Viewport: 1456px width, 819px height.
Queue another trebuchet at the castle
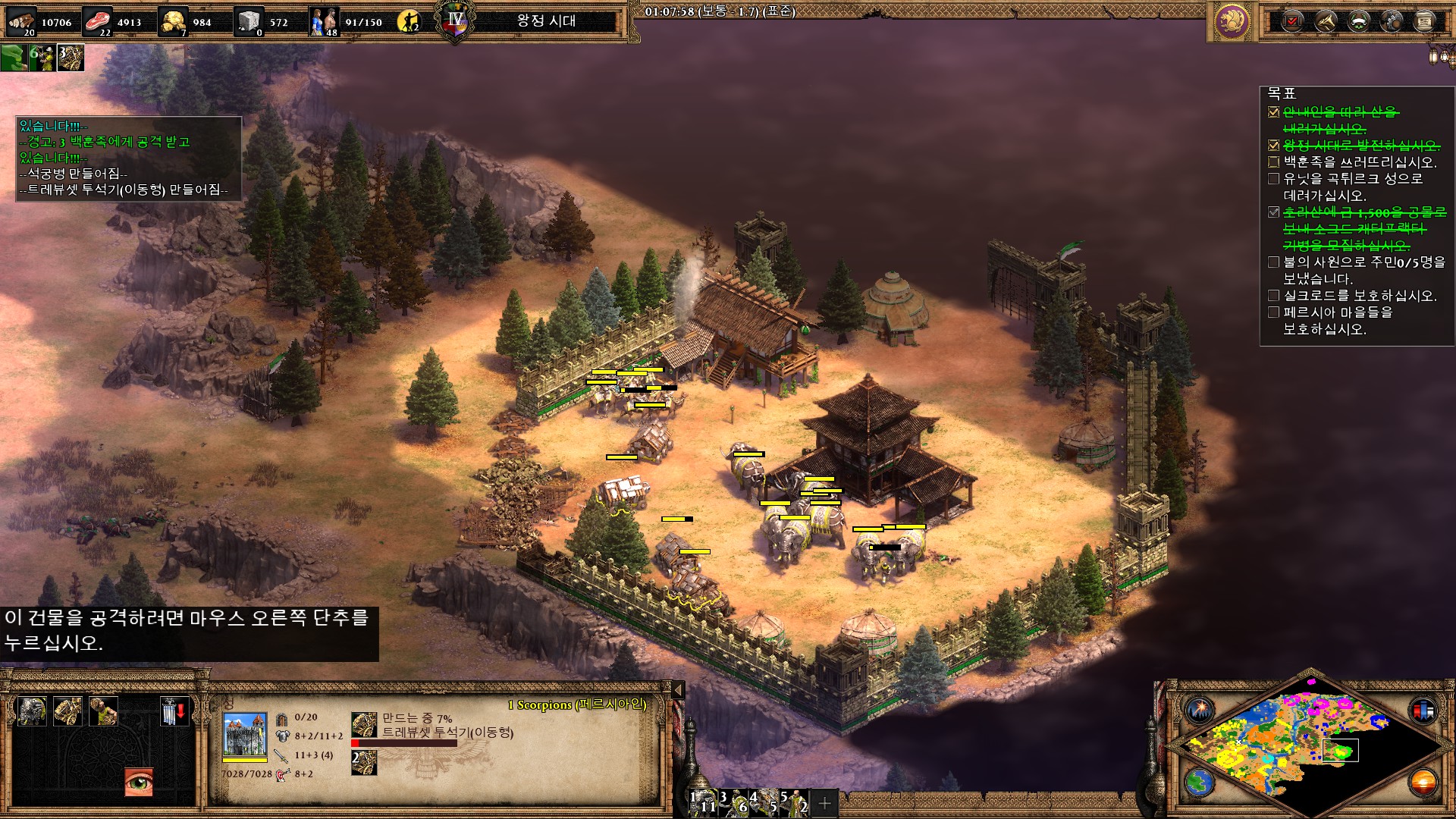[x=68, y=711]
